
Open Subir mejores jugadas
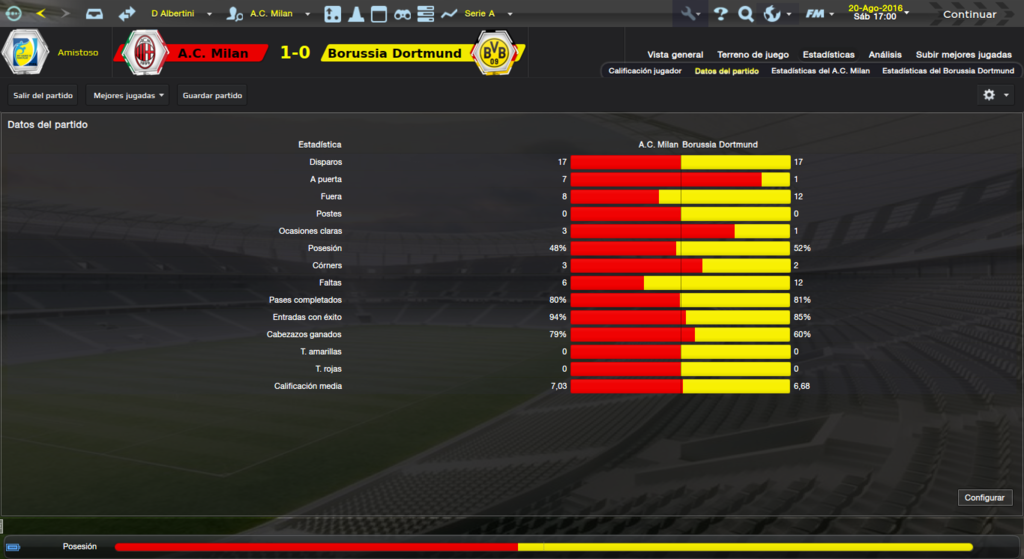[962, 55]
